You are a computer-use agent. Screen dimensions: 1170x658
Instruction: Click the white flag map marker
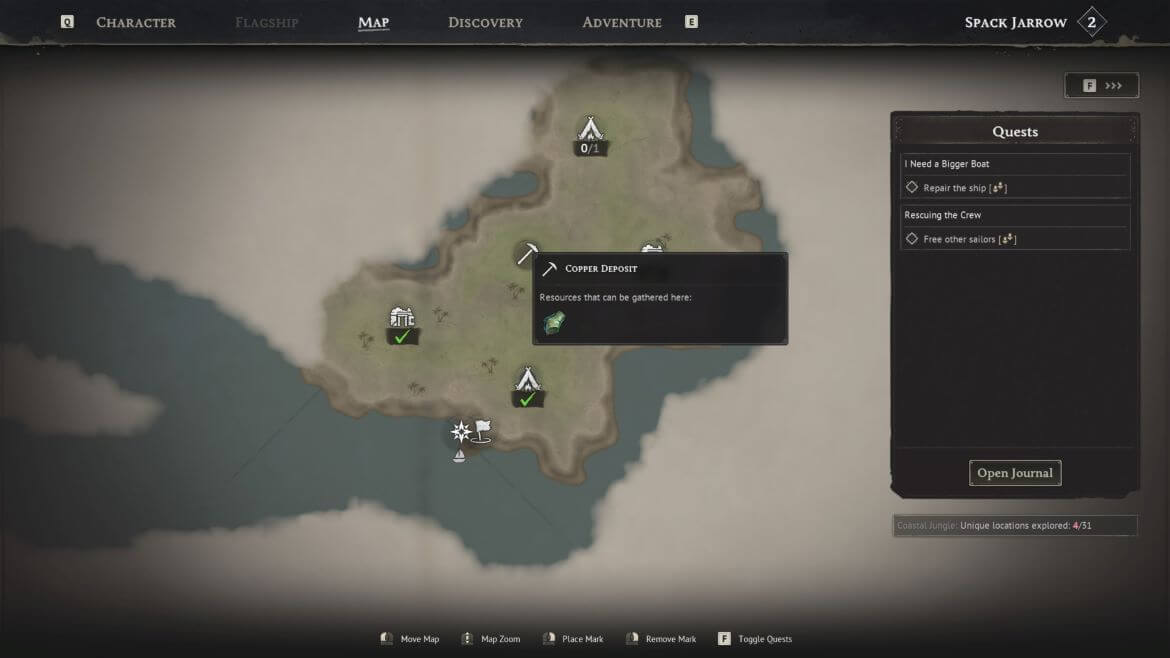coord(483,430)
